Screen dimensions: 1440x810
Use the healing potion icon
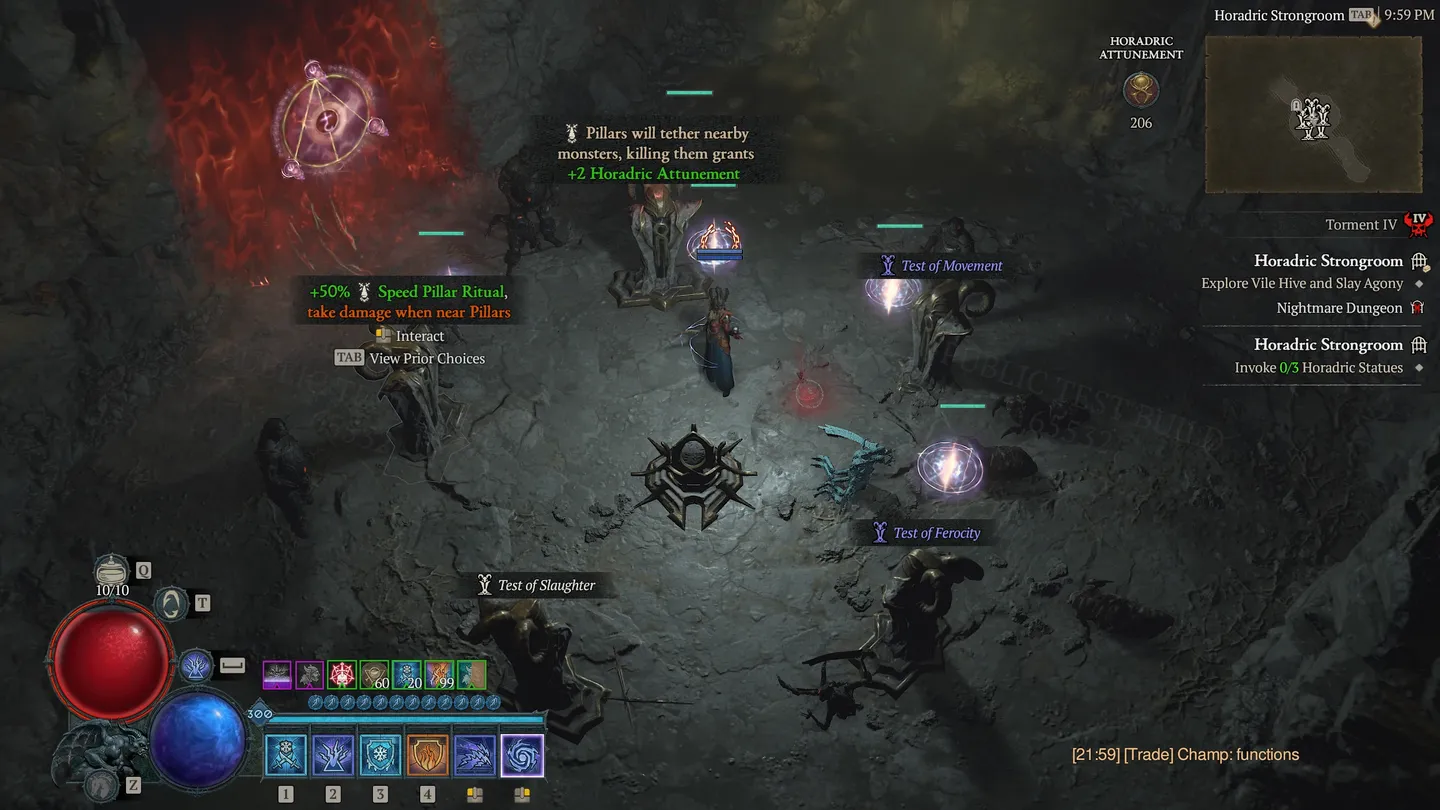click(x=112, y=571)
